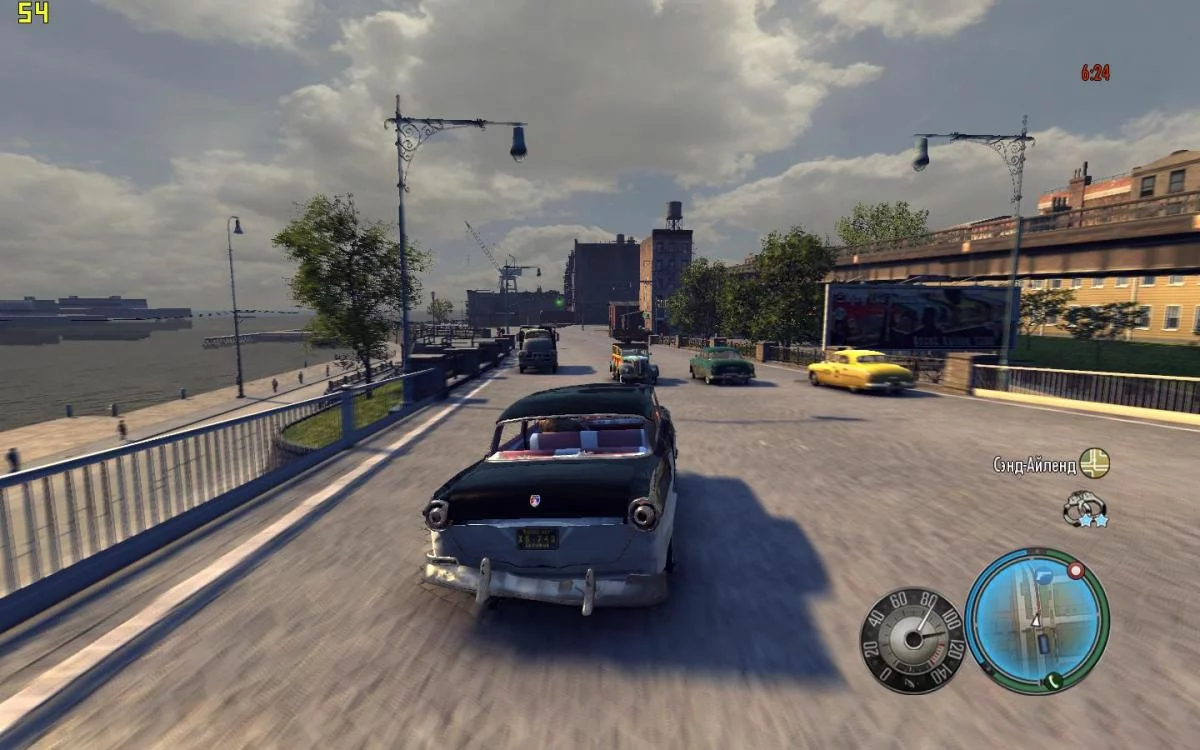Open the Сэнд-Айленд district map icon

point(1094,463)
